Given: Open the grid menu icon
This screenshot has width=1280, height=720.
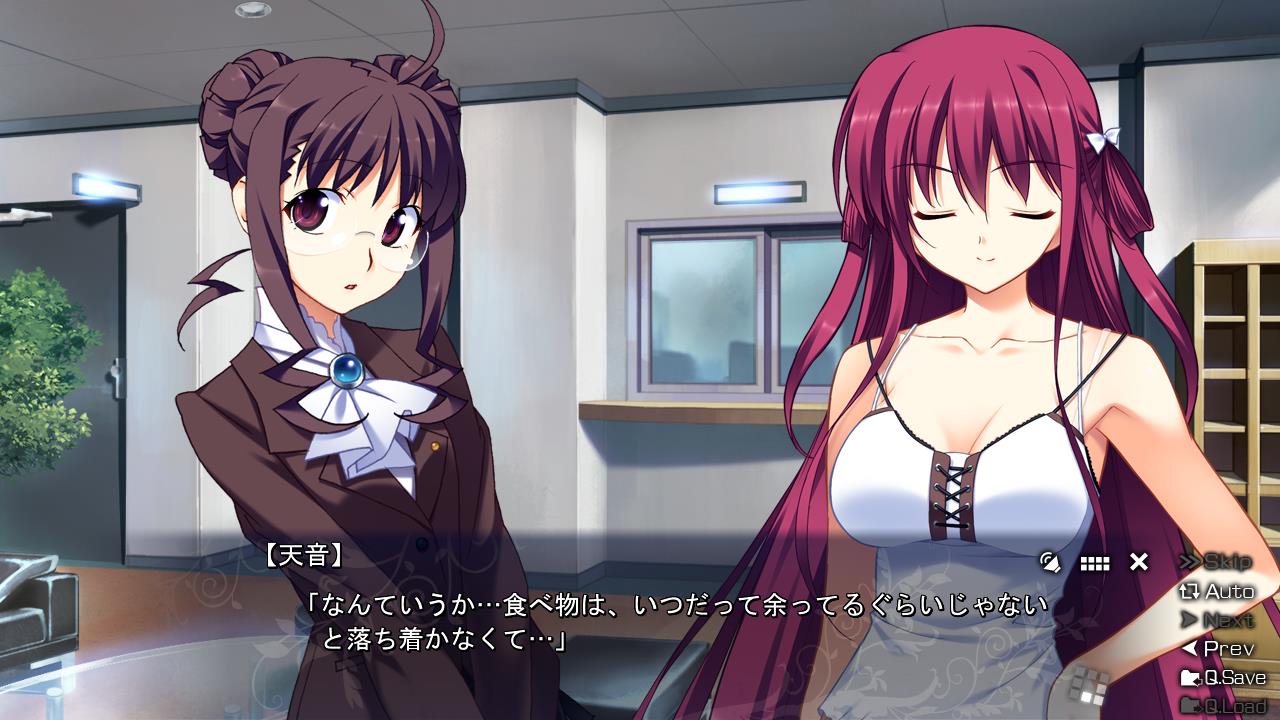Looking at the screenshot, I should 1095,563.
